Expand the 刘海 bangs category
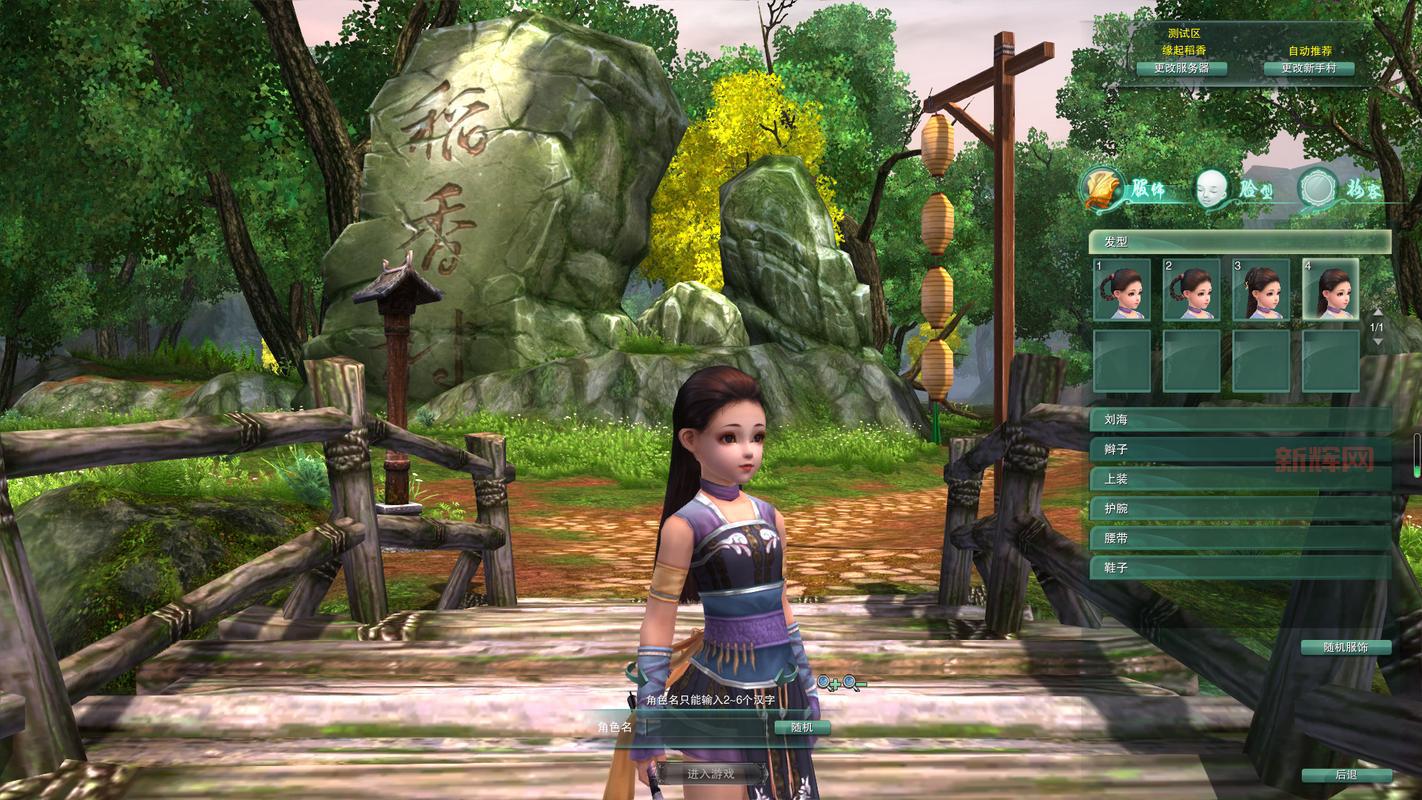Image resolution: width=1422 pixels, height=800 pixels. click(1239, 420)
